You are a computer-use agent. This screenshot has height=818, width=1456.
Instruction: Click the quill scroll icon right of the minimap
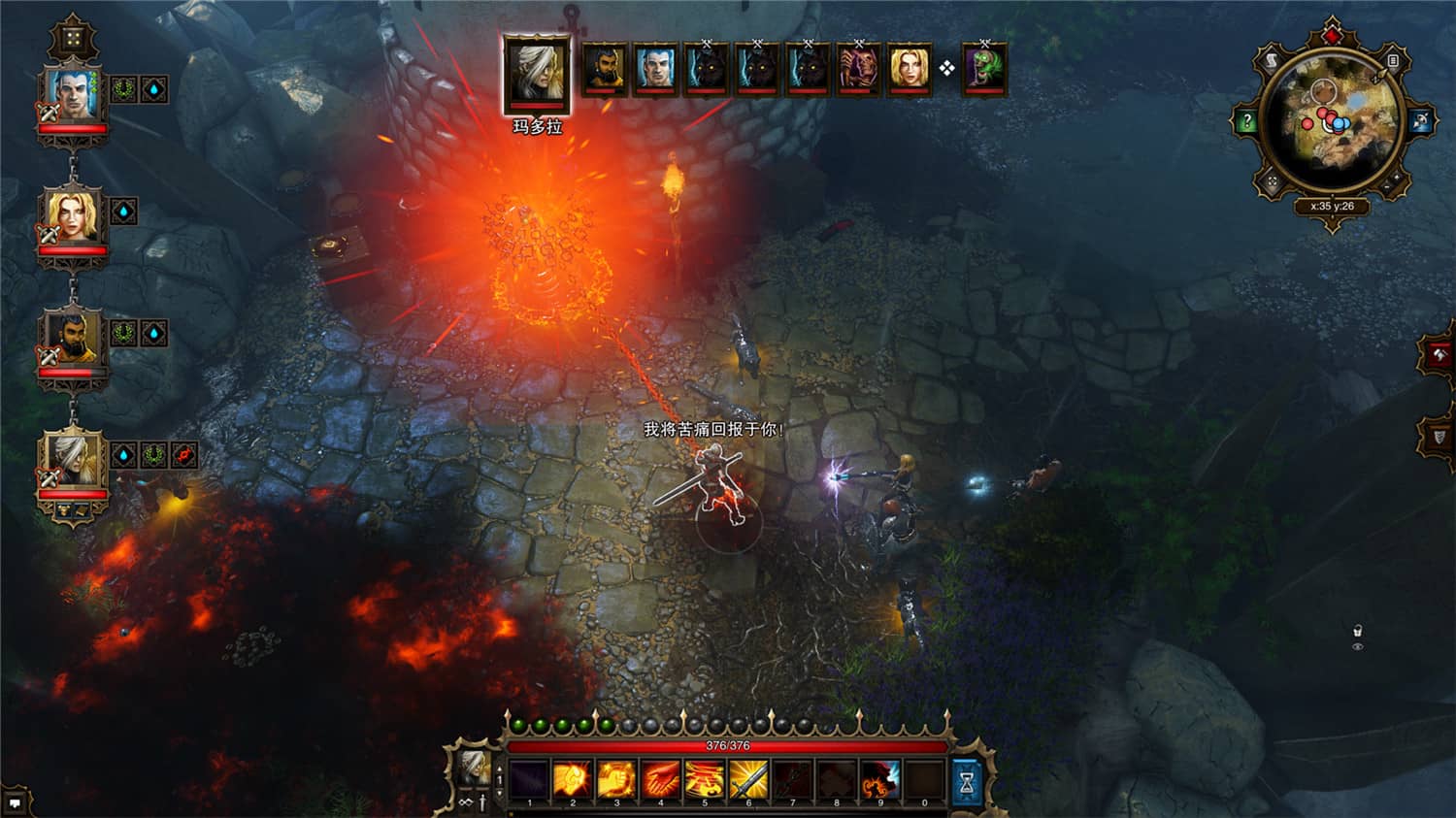coord(1393,61)
